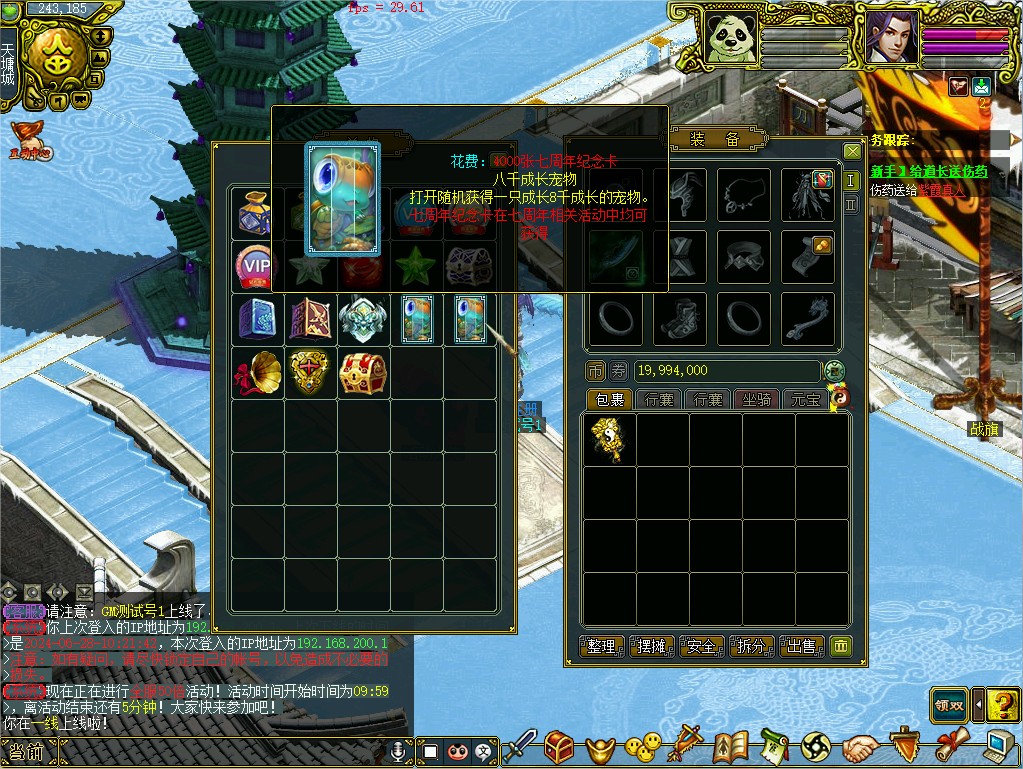Open the 摆摊 stall button
1023x769 pixels.
(x=652, y=647)
